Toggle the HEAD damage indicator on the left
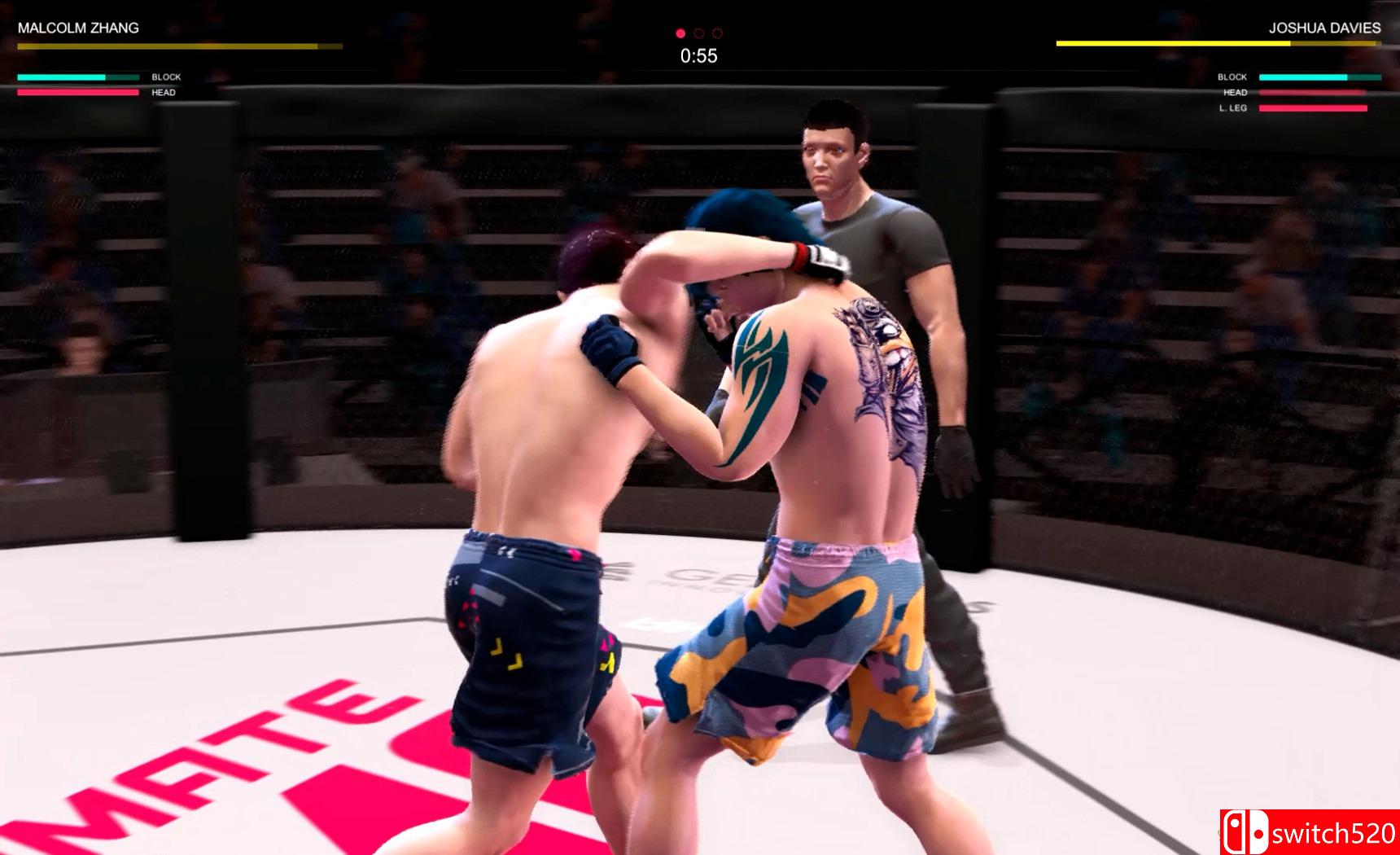The width and height of the screenshot is (1400, 855). pos(77,91)
